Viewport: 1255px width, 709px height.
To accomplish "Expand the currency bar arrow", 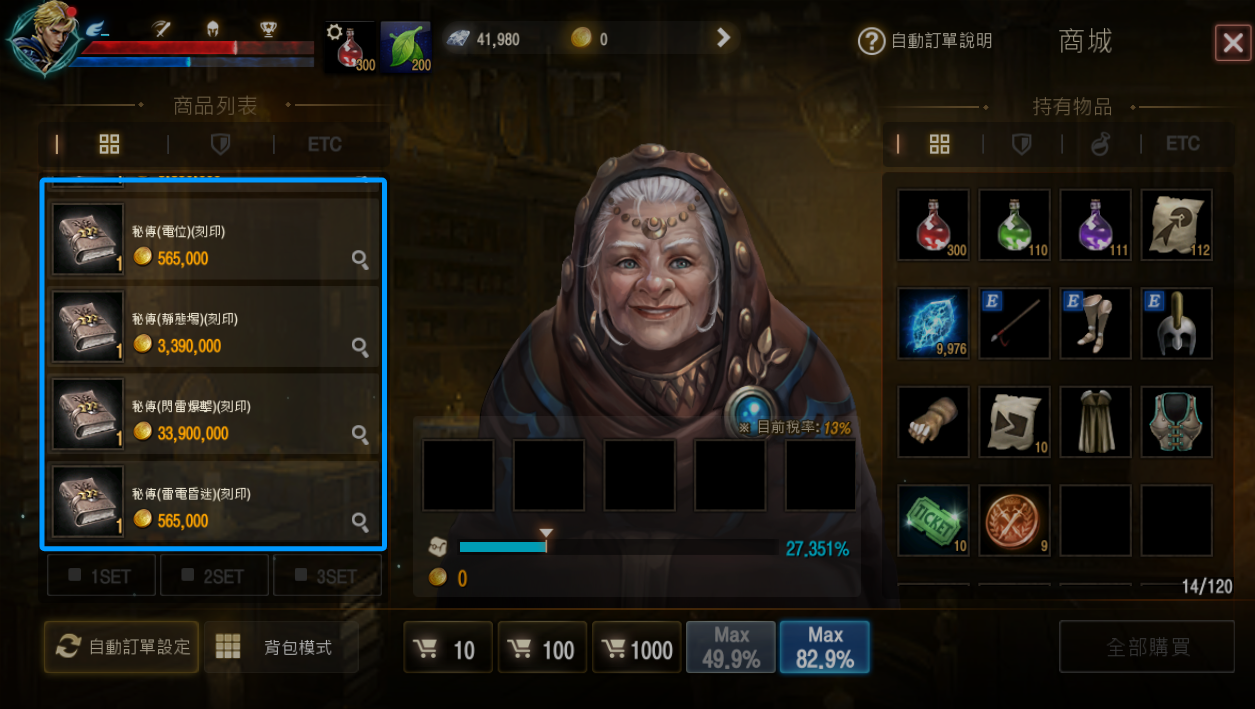I will [724, 38].
